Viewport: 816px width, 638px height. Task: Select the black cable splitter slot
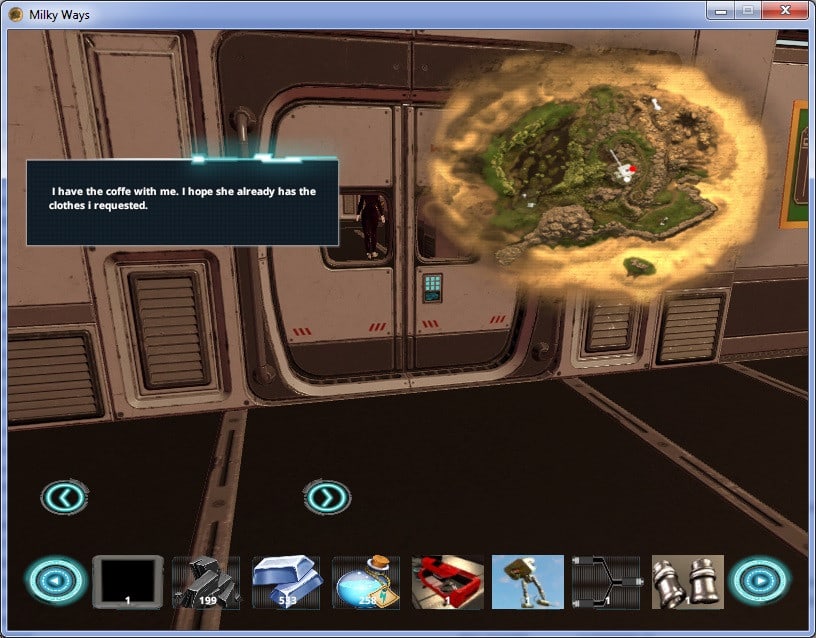606,581
